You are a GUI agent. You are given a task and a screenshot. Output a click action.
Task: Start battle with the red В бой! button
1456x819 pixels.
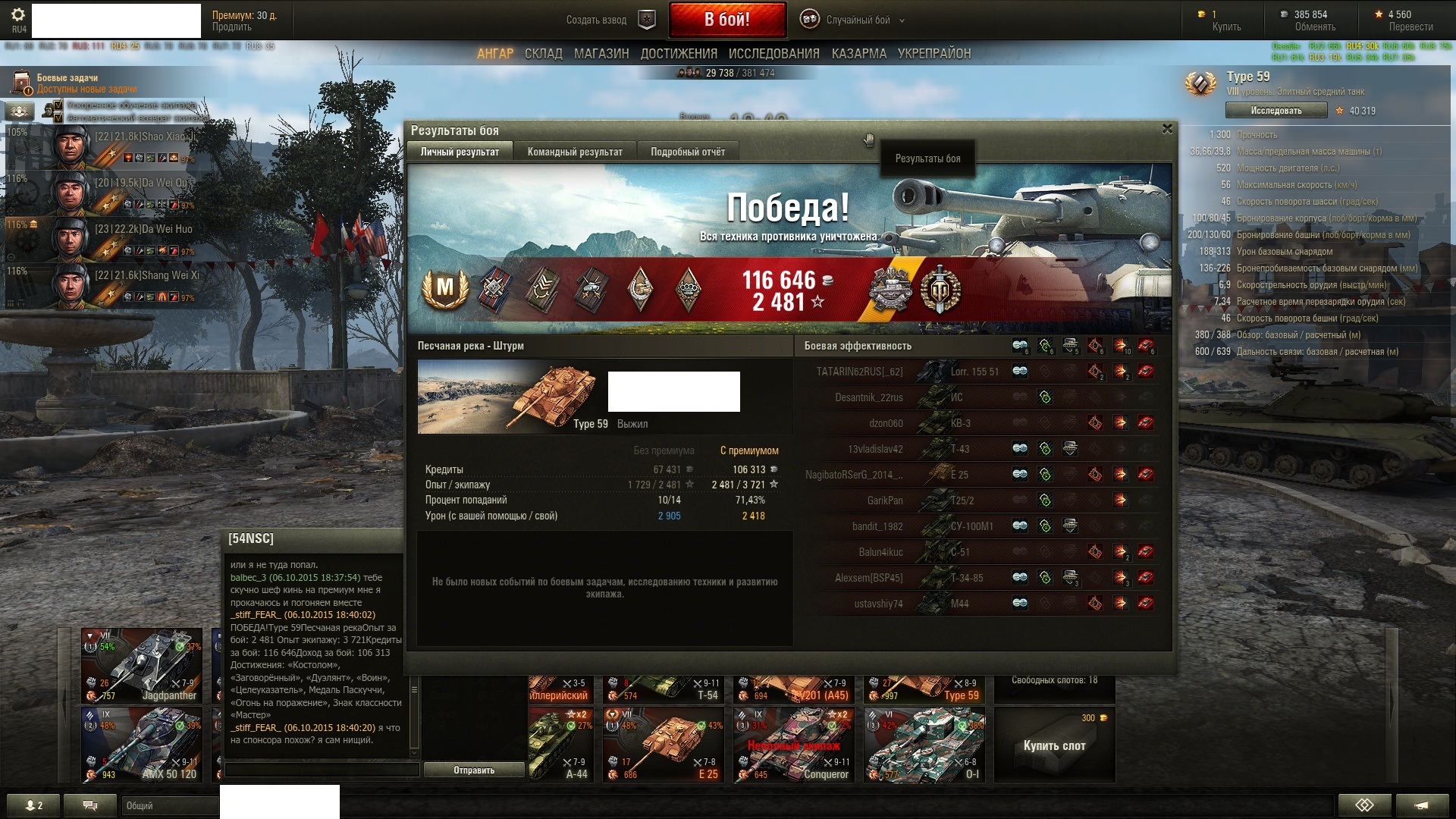pos(726,20)
